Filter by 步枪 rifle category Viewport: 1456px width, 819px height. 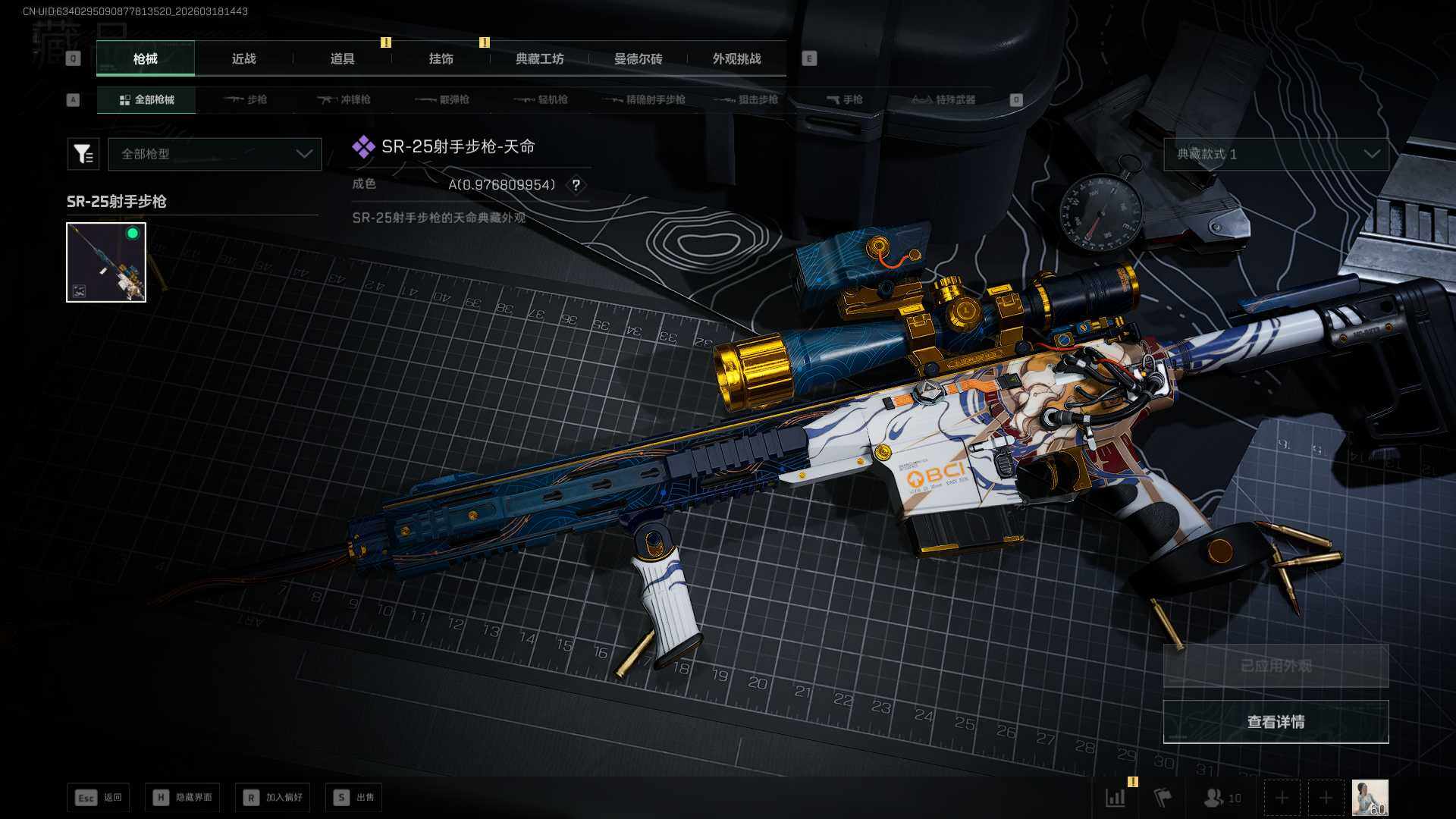coord(246,100)
